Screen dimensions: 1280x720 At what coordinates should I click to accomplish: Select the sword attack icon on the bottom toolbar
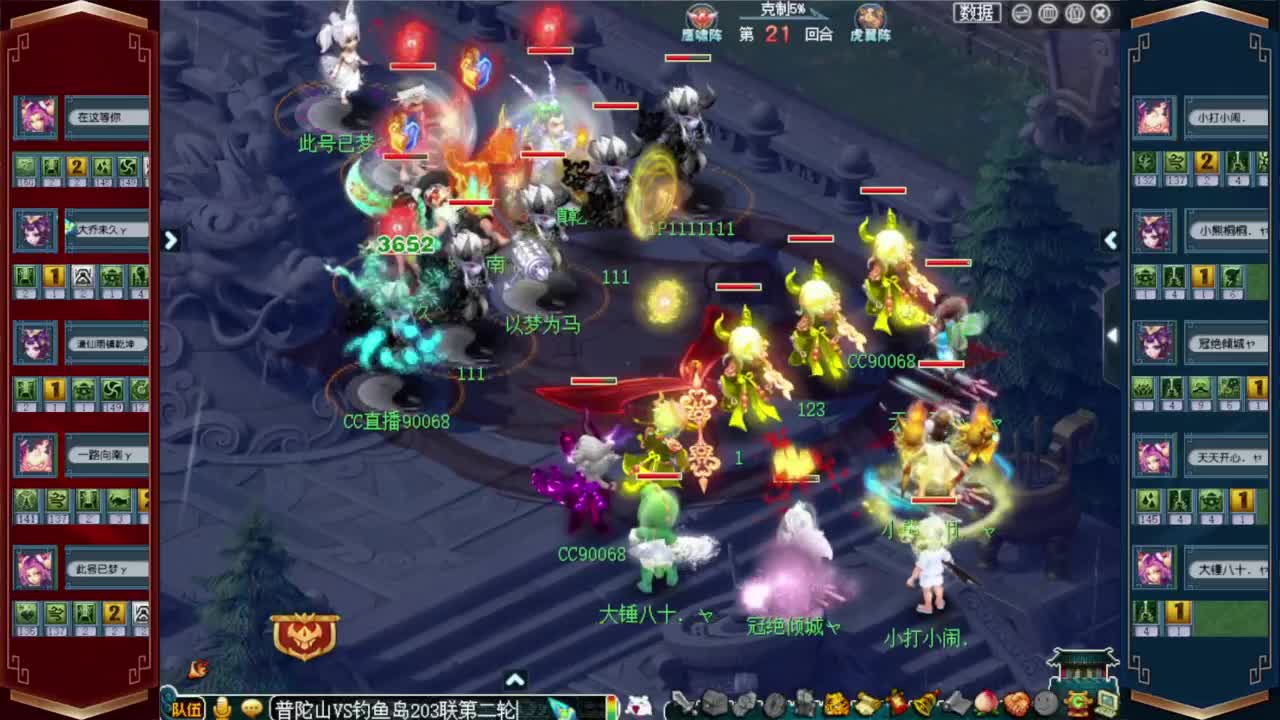[x=679, y=705]
